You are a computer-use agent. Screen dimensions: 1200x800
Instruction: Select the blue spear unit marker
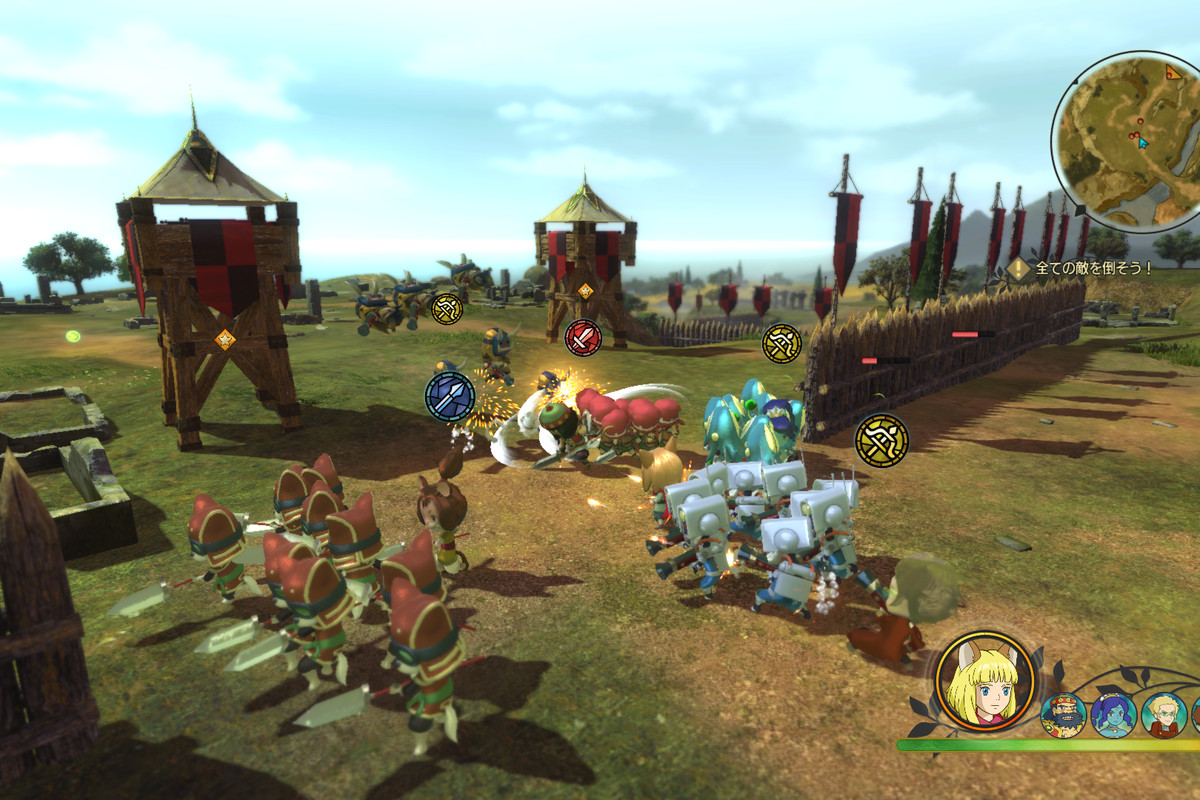[x=449, y=396]
